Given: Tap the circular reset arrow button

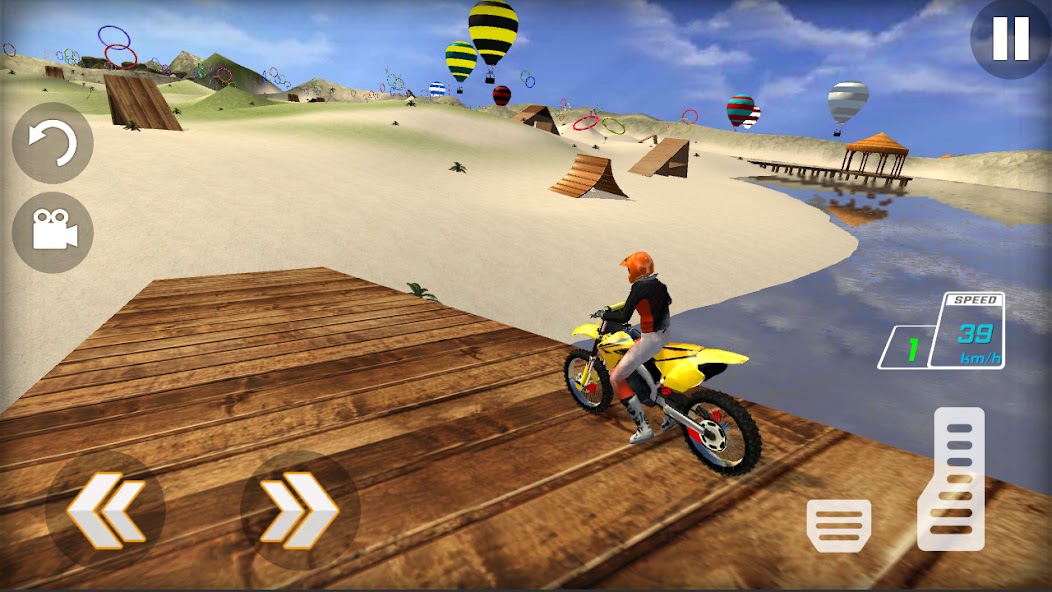Looking at the screenshot, I should point(52,143).
